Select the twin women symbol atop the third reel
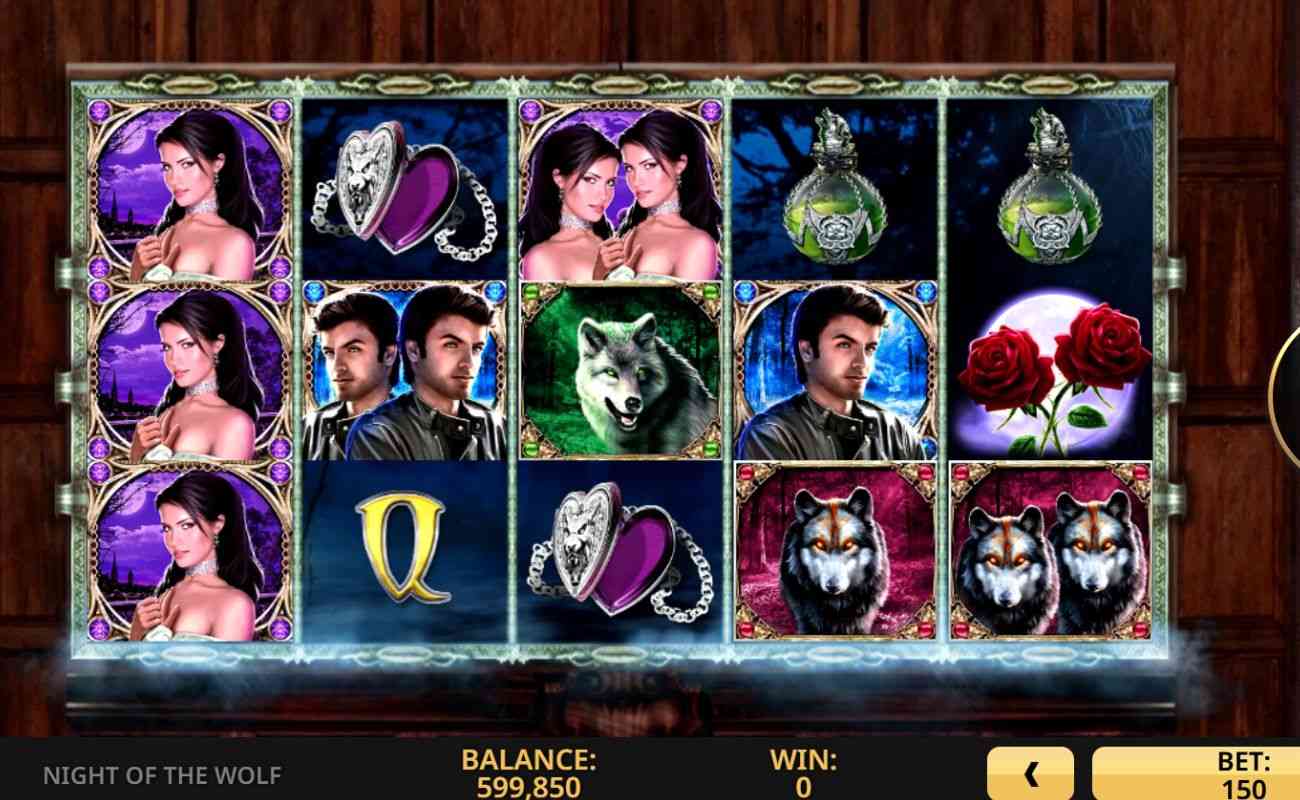 620,185
